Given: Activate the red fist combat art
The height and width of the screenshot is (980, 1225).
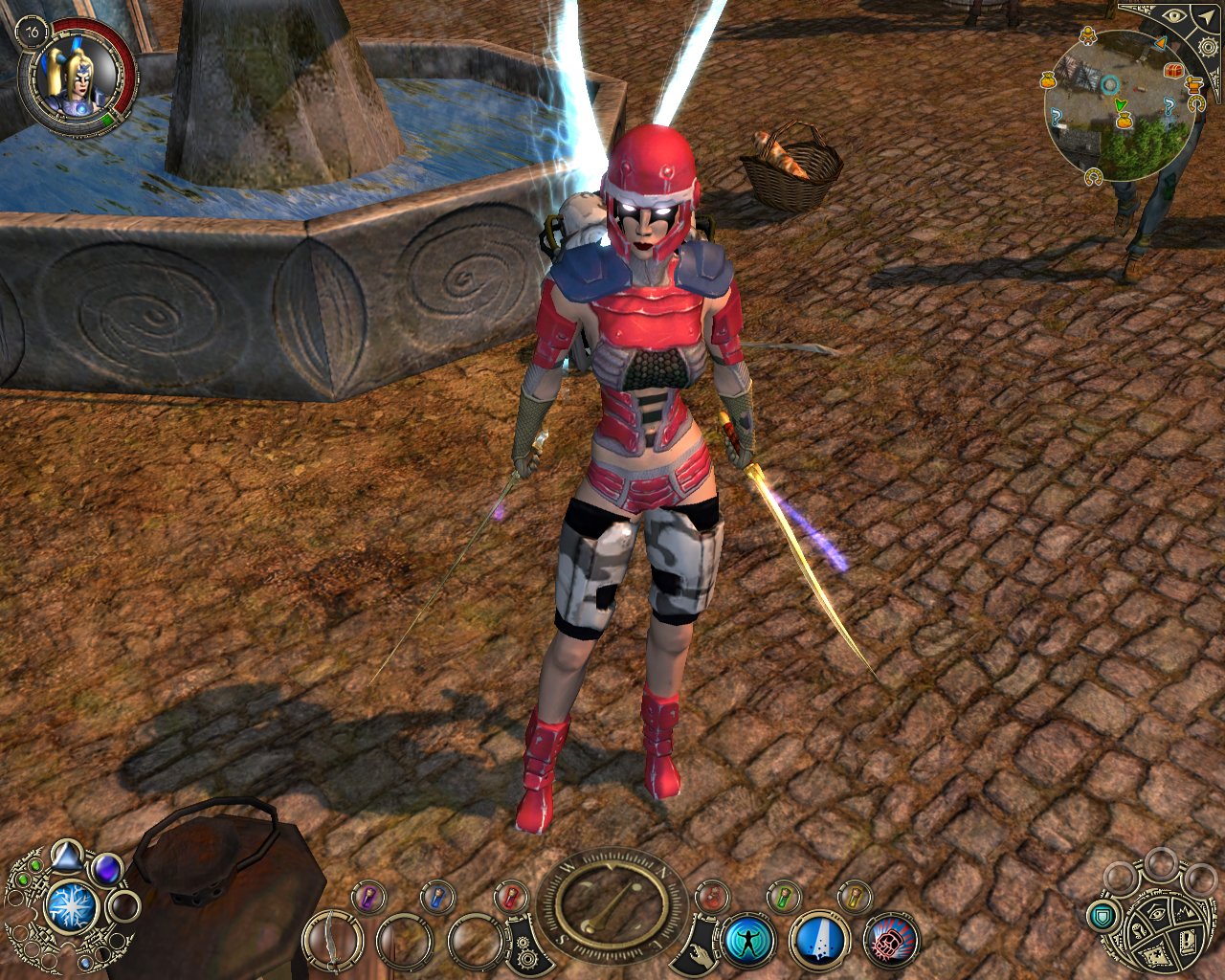Looking at the screenshot, I should click(x=891, y=940).
